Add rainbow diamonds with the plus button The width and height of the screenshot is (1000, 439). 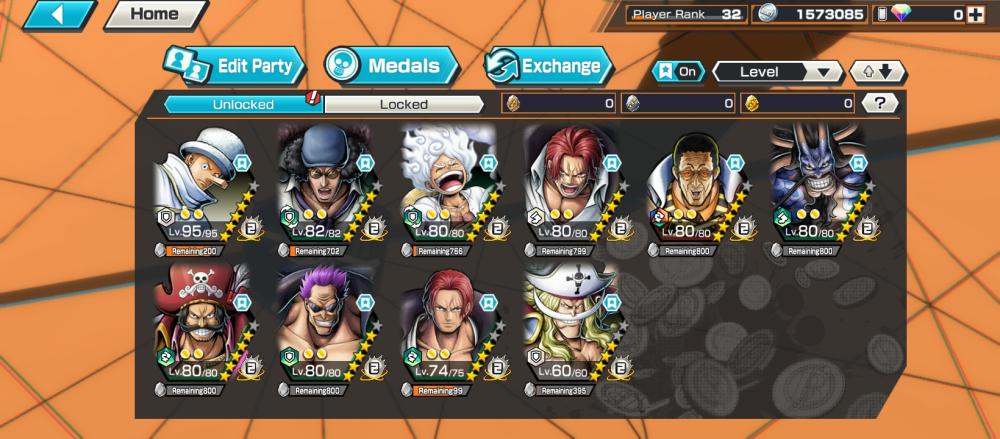click(976, 14)
